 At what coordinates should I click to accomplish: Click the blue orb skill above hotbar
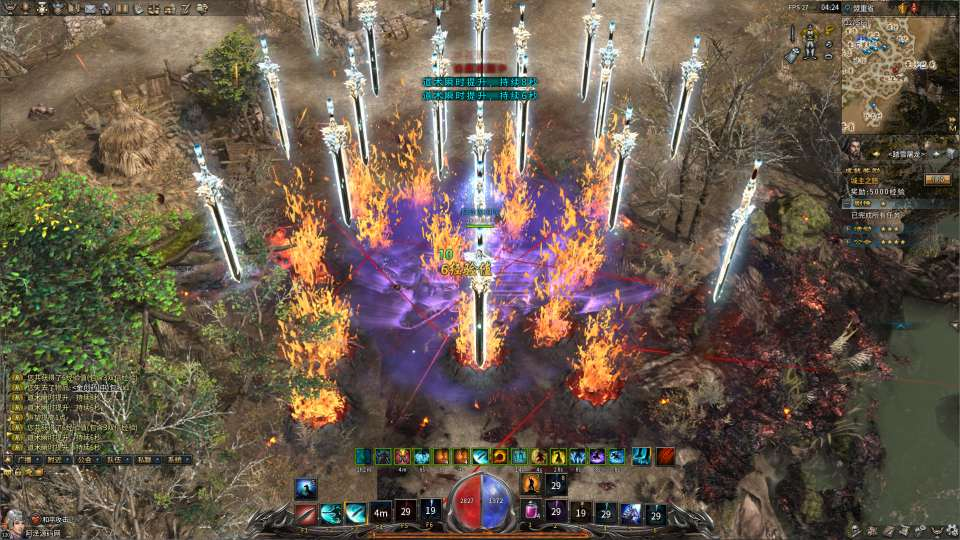click(x=306, y=488)
